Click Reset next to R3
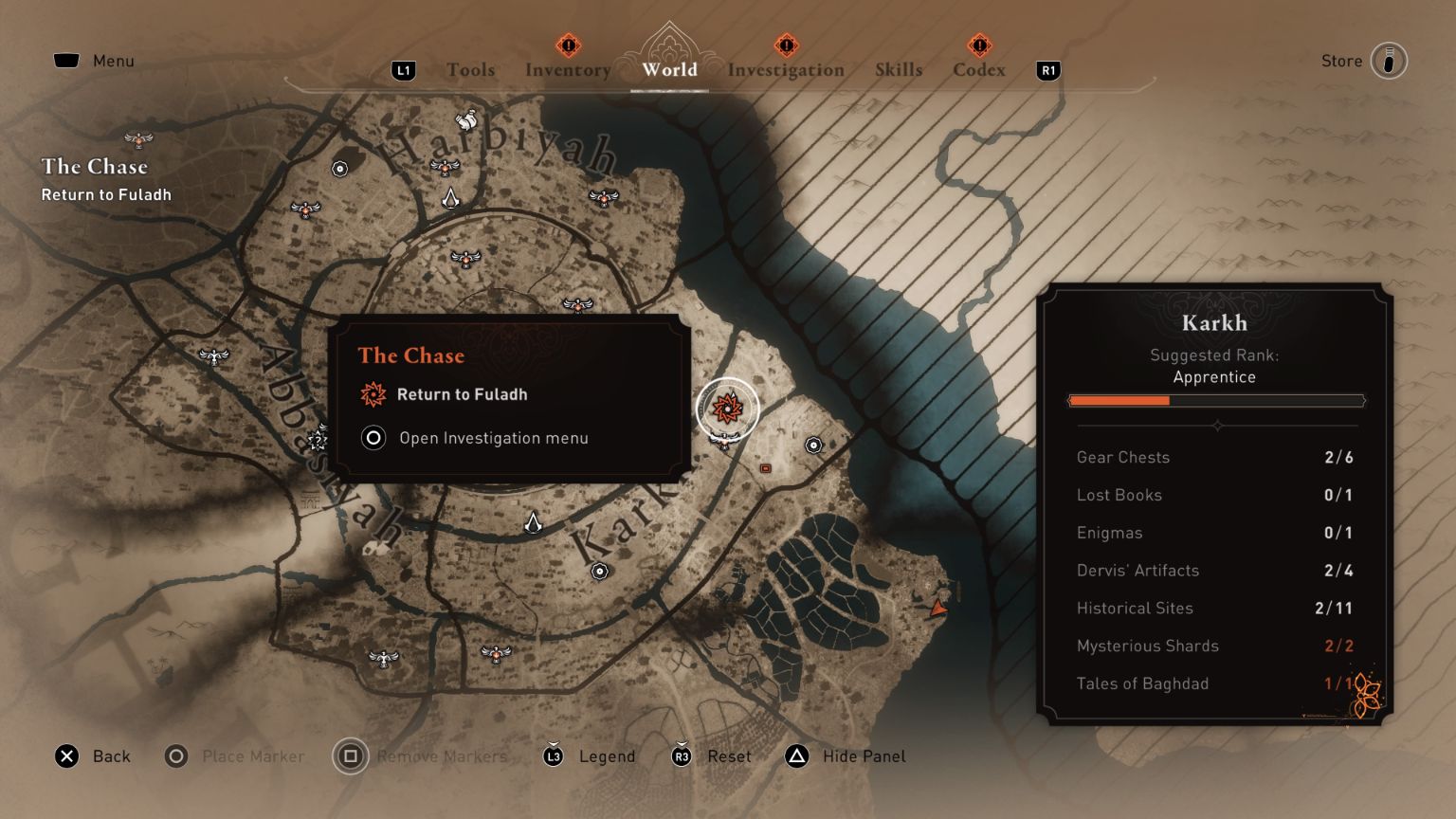The image size is (1456, 819). click(x=729, y=756)
